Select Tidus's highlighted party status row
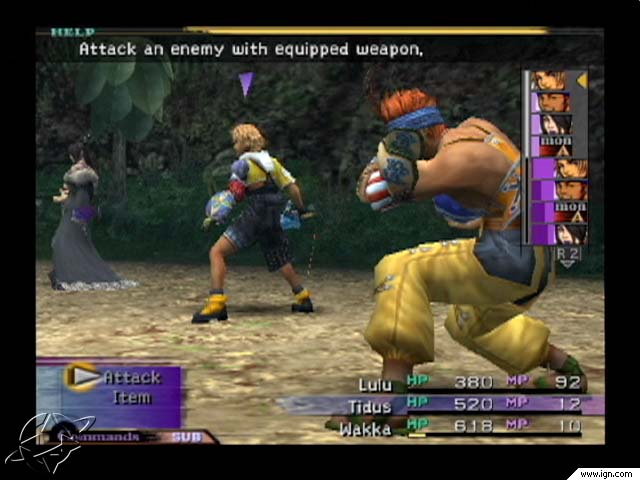 (x=440, y=404)
